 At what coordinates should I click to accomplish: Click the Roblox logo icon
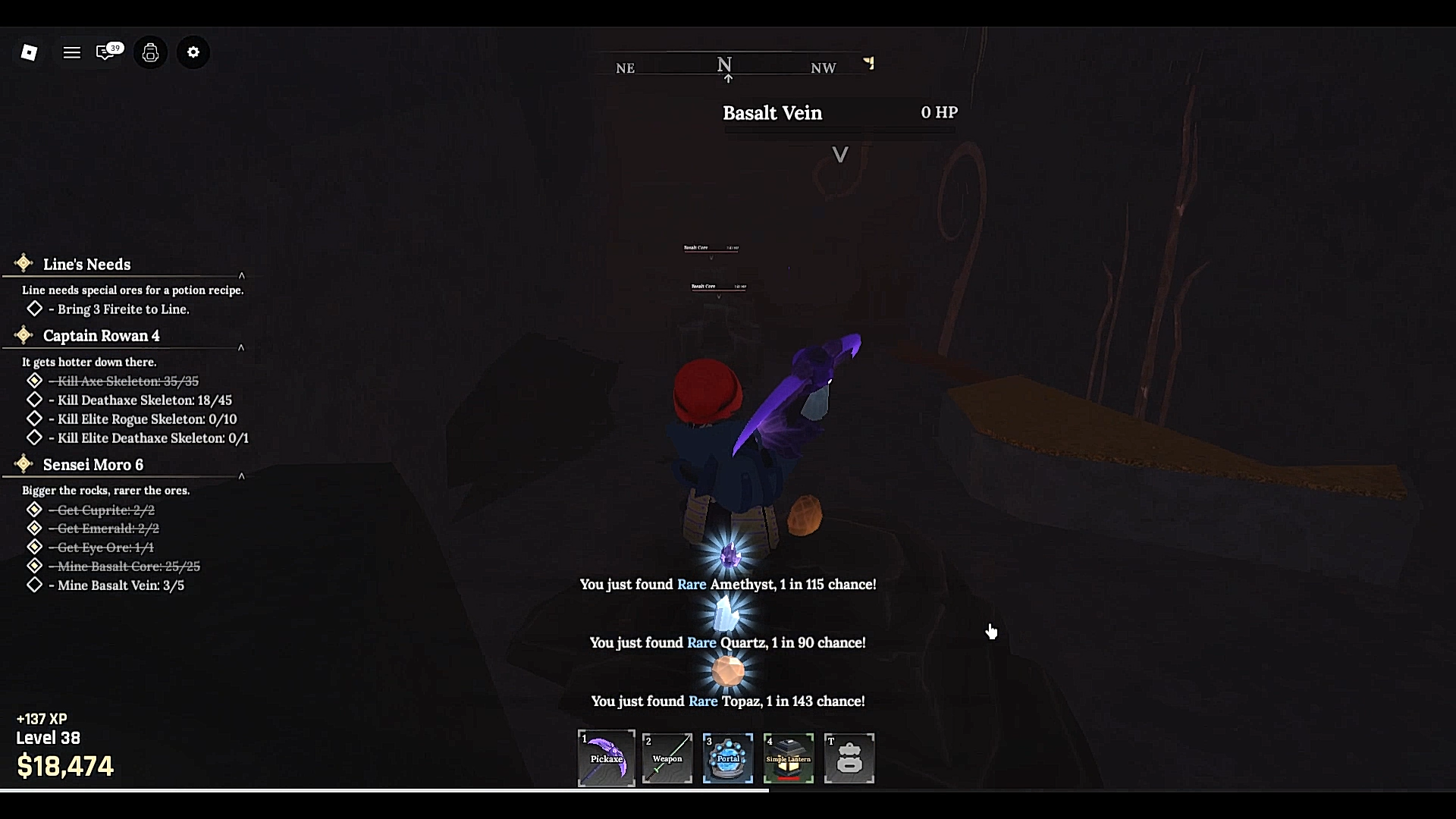point(29,52)
